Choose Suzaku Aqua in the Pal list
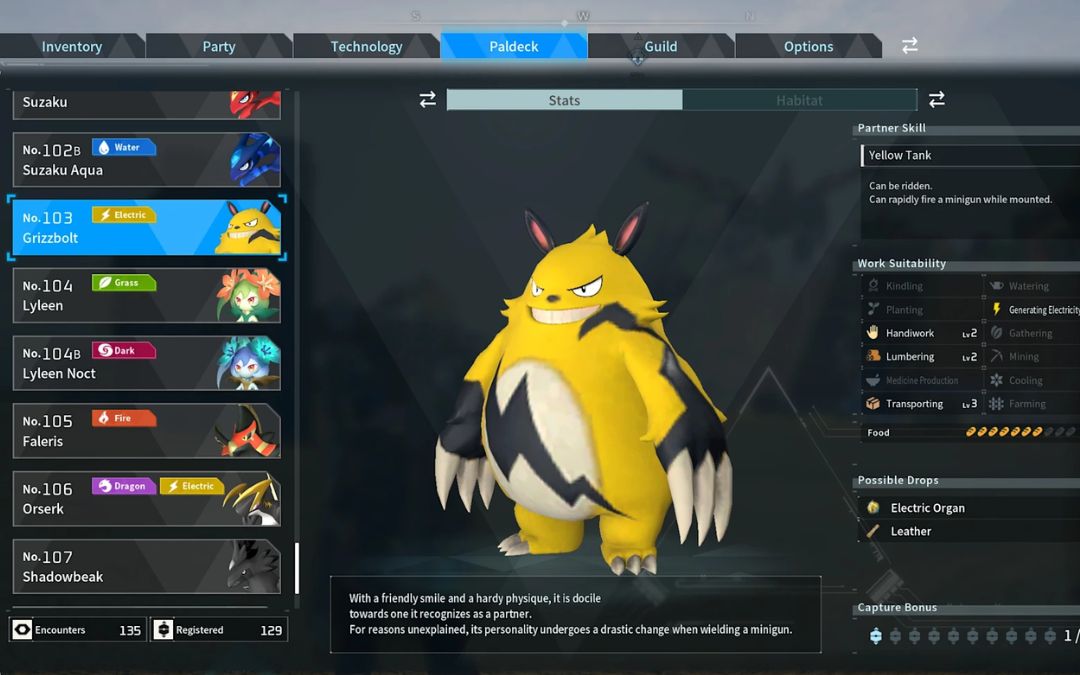Image resolution: width=1080 pixels, height=675 pixels. pos(146,160)
